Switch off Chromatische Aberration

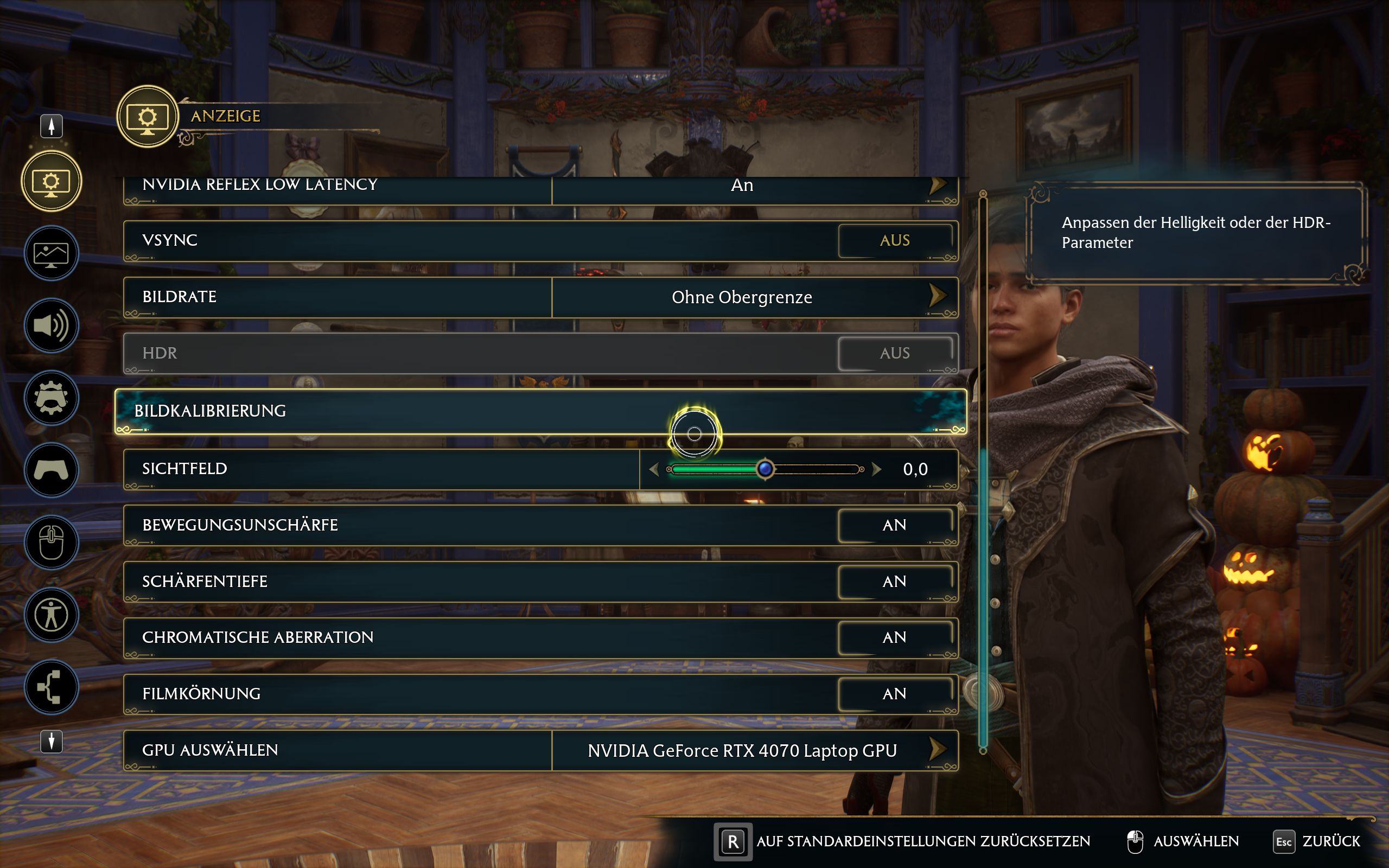click(894, 638)
